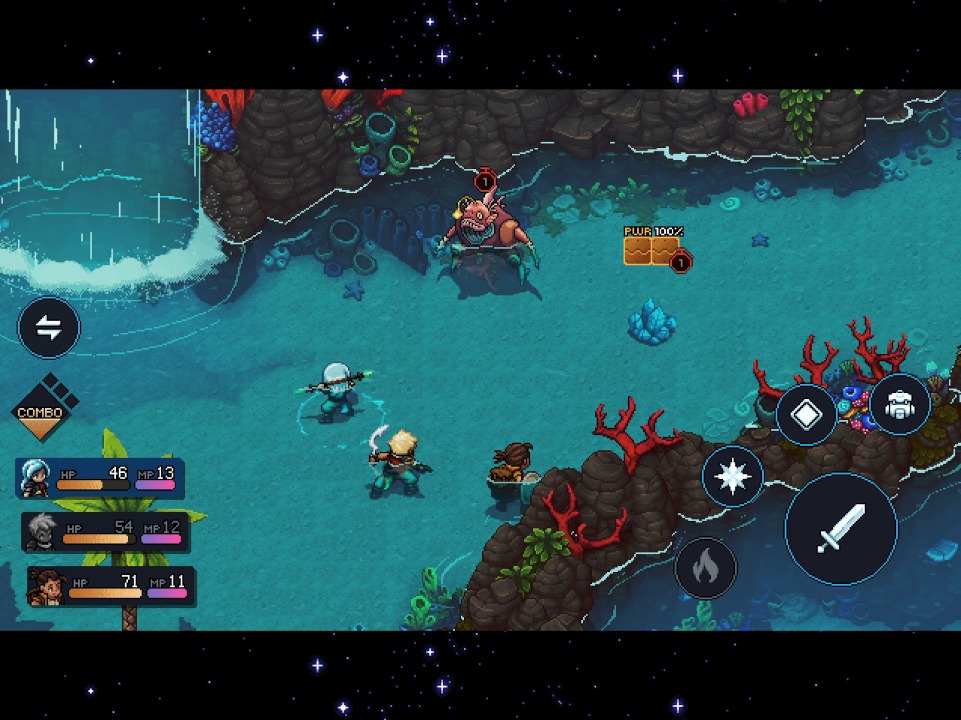This screenshot has width=961, height=720.
Task: Select the diamond action button
Action: pos(806,415)
